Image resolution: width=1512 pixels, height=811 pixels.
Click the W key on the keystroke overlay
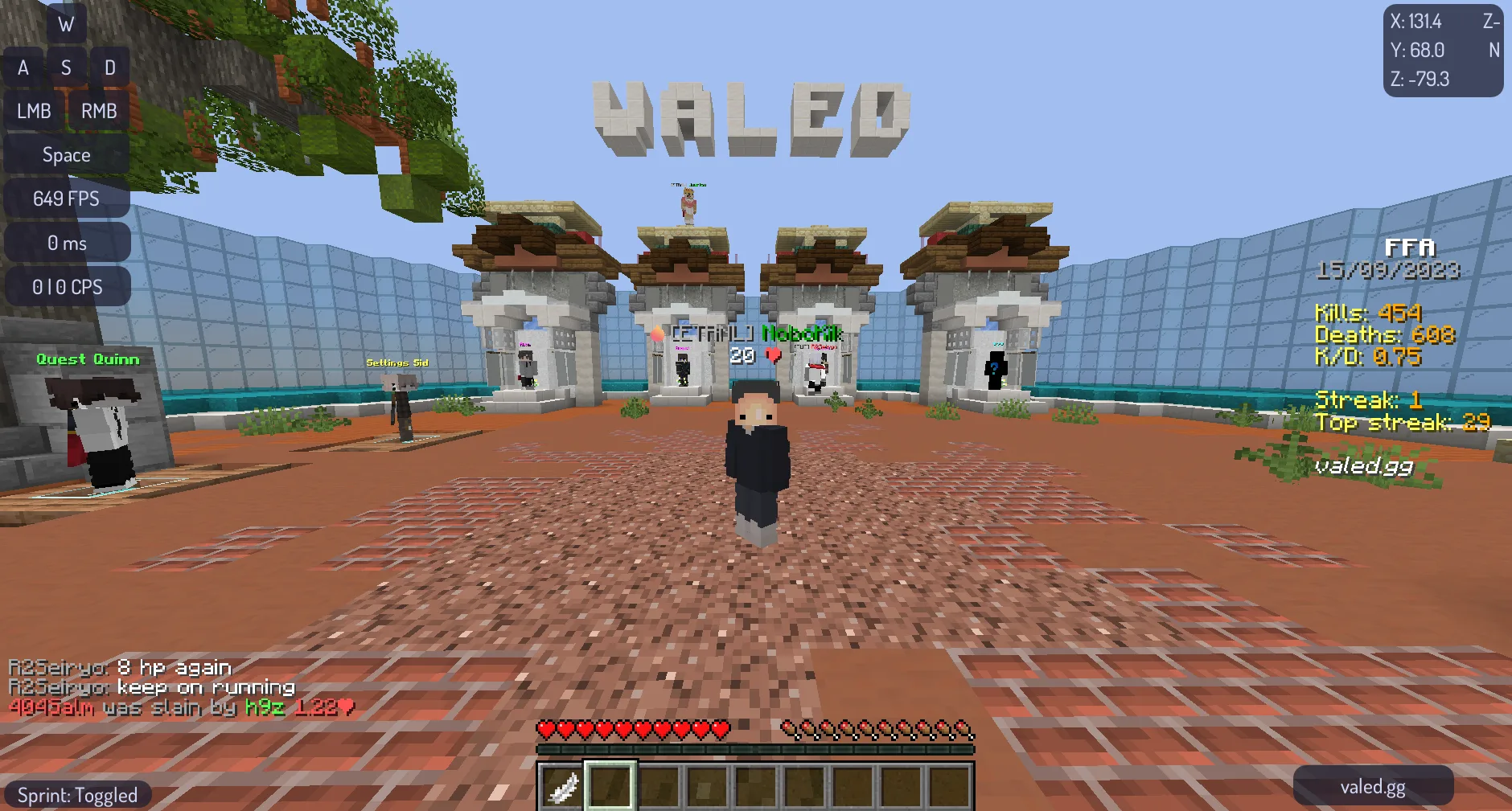coord(66,23)
